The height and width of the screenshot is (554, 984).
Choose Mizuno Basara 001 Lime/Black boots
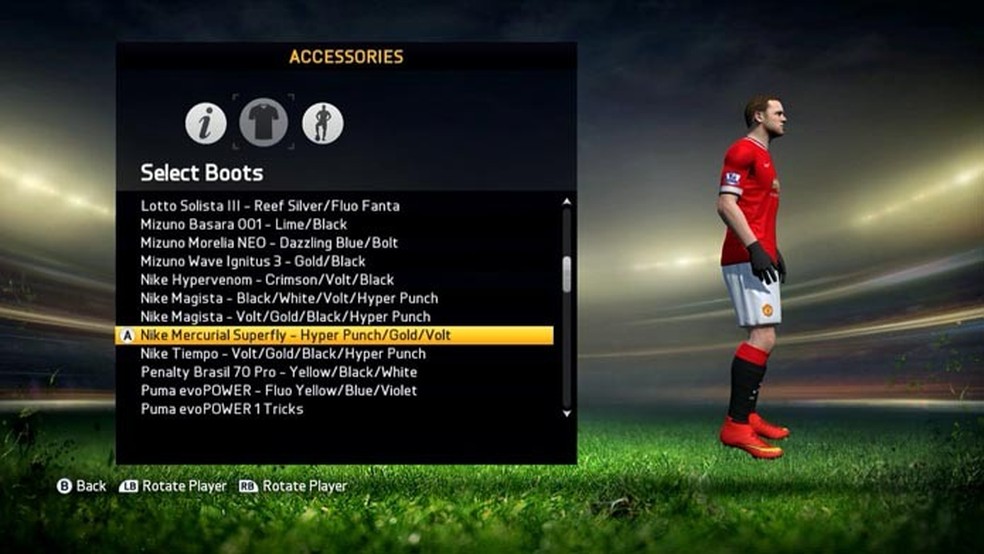244,224
